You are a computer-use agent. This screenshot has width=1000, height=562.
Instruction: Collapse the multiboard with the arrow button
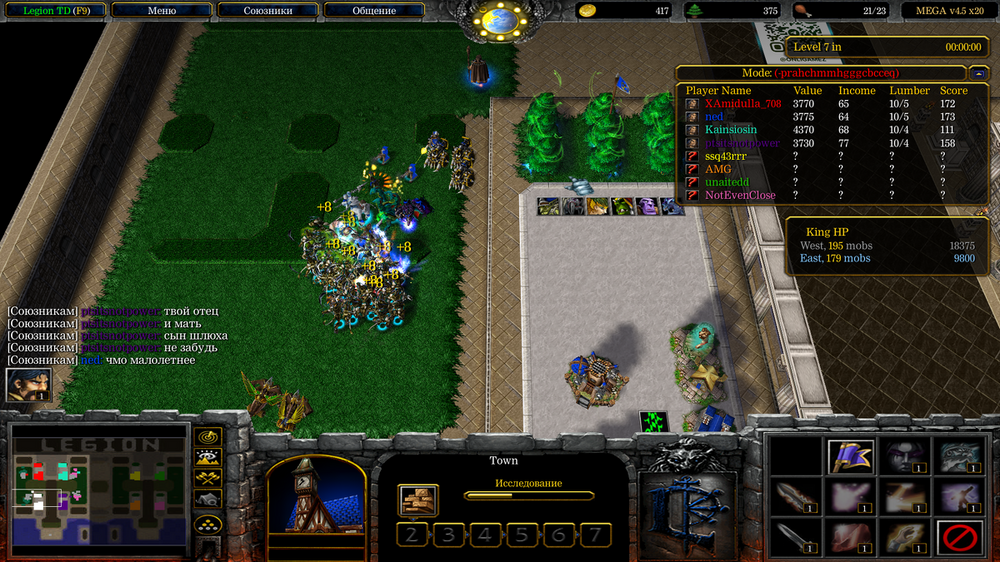[x=979, y=73]
